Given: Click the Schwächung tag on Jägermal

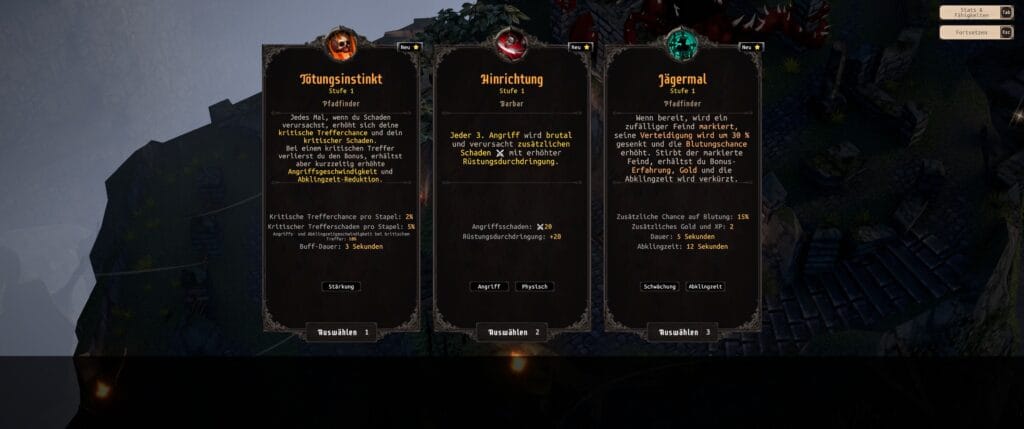Looking at the screenshot, I should [660, 286].
